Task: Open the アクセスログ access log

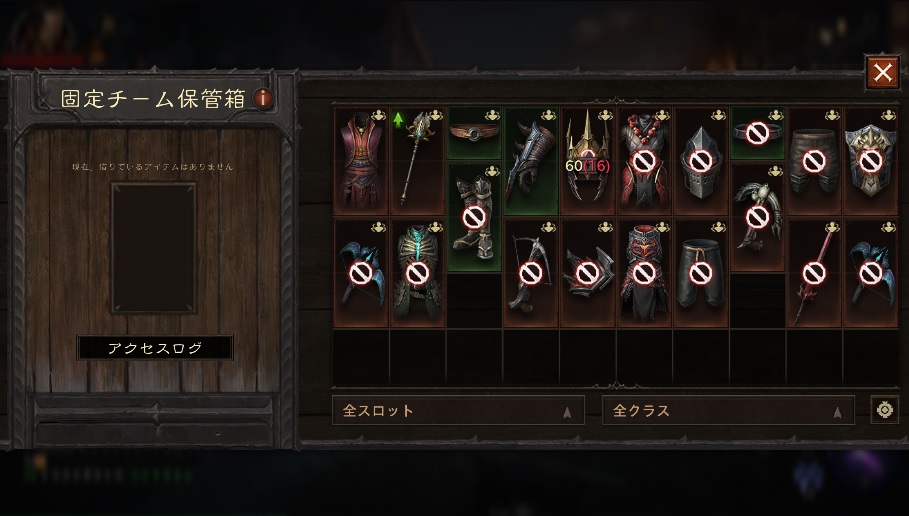Action: tap(155, 348)
